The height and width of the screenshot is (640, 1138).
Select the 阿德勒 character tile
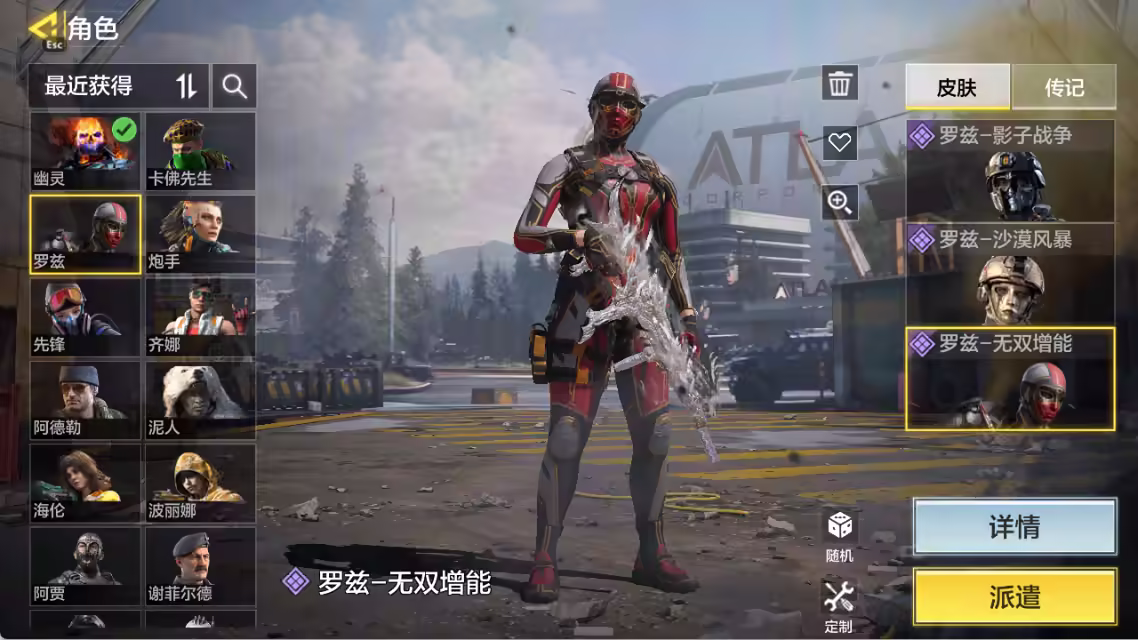pyautogui.click(x=85, y=400)
